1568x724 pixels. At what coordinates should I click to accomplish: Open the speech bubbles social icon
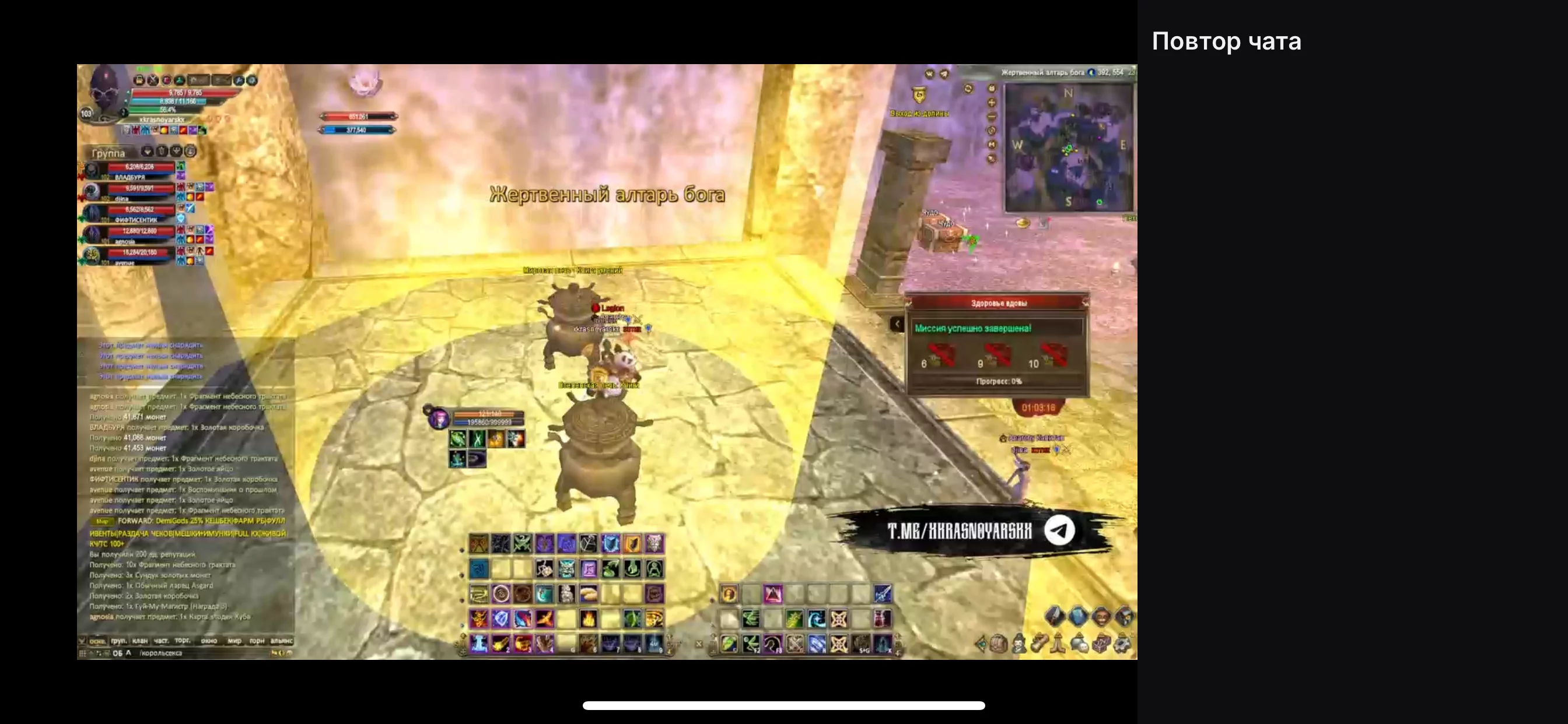tap(1079, 644)
